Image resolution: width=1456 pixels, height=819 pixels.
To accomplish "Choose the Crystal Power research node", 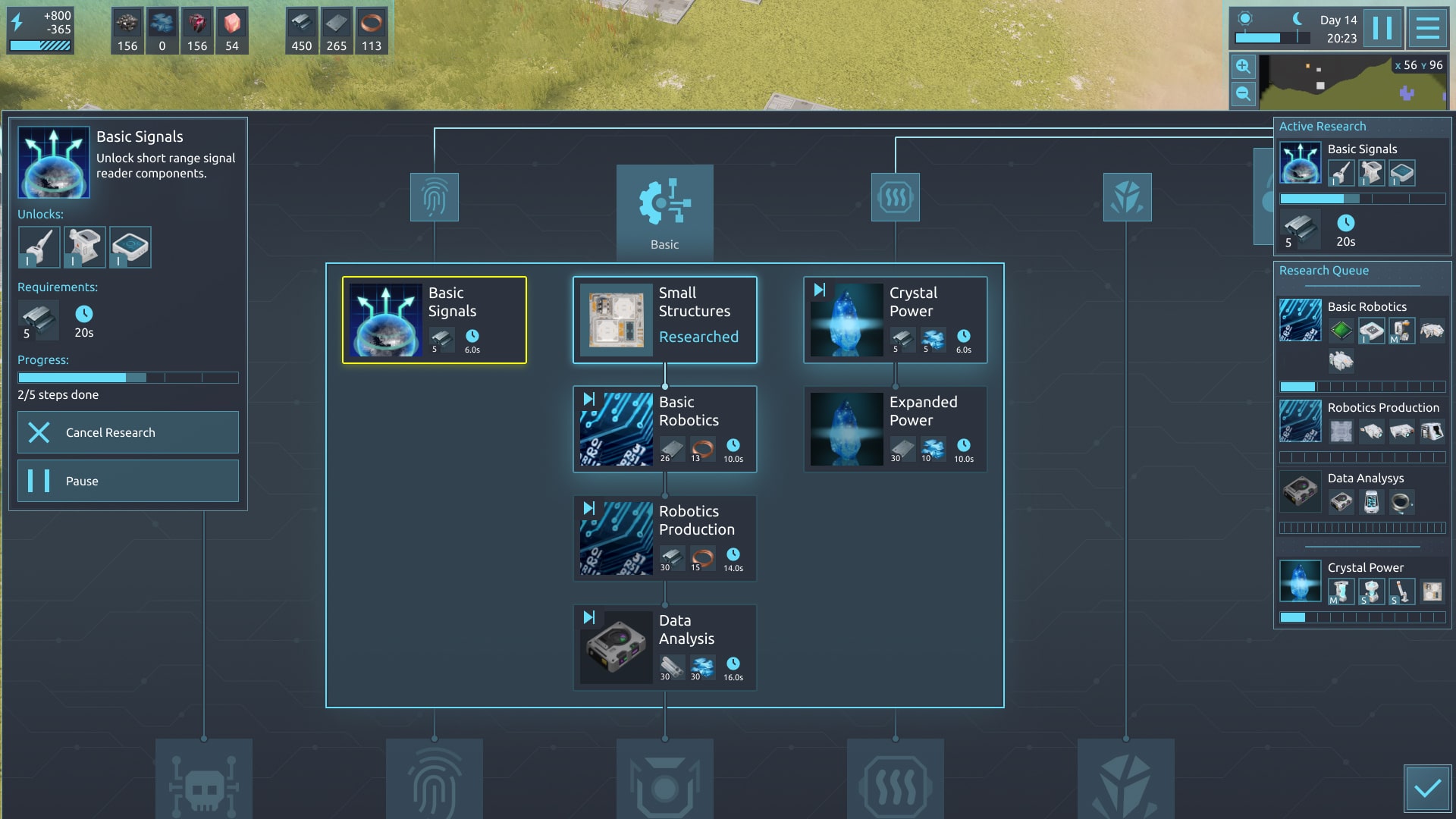I will pos(895,320).
